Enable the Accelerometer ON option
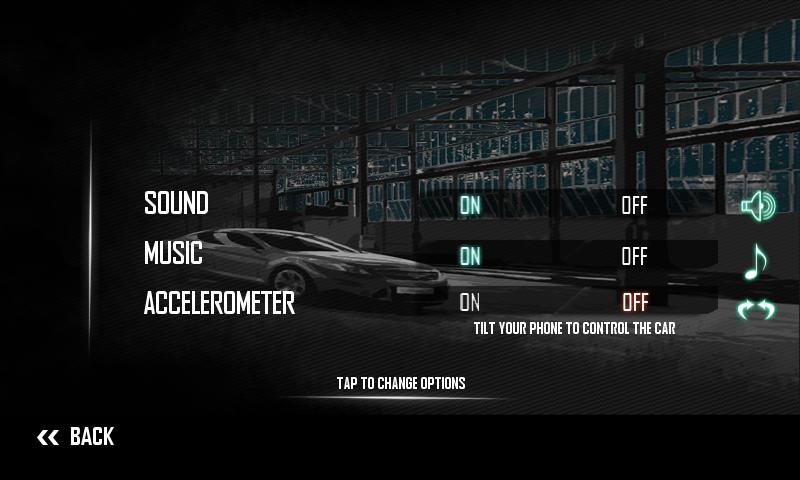800x480 pixels. 469,302
